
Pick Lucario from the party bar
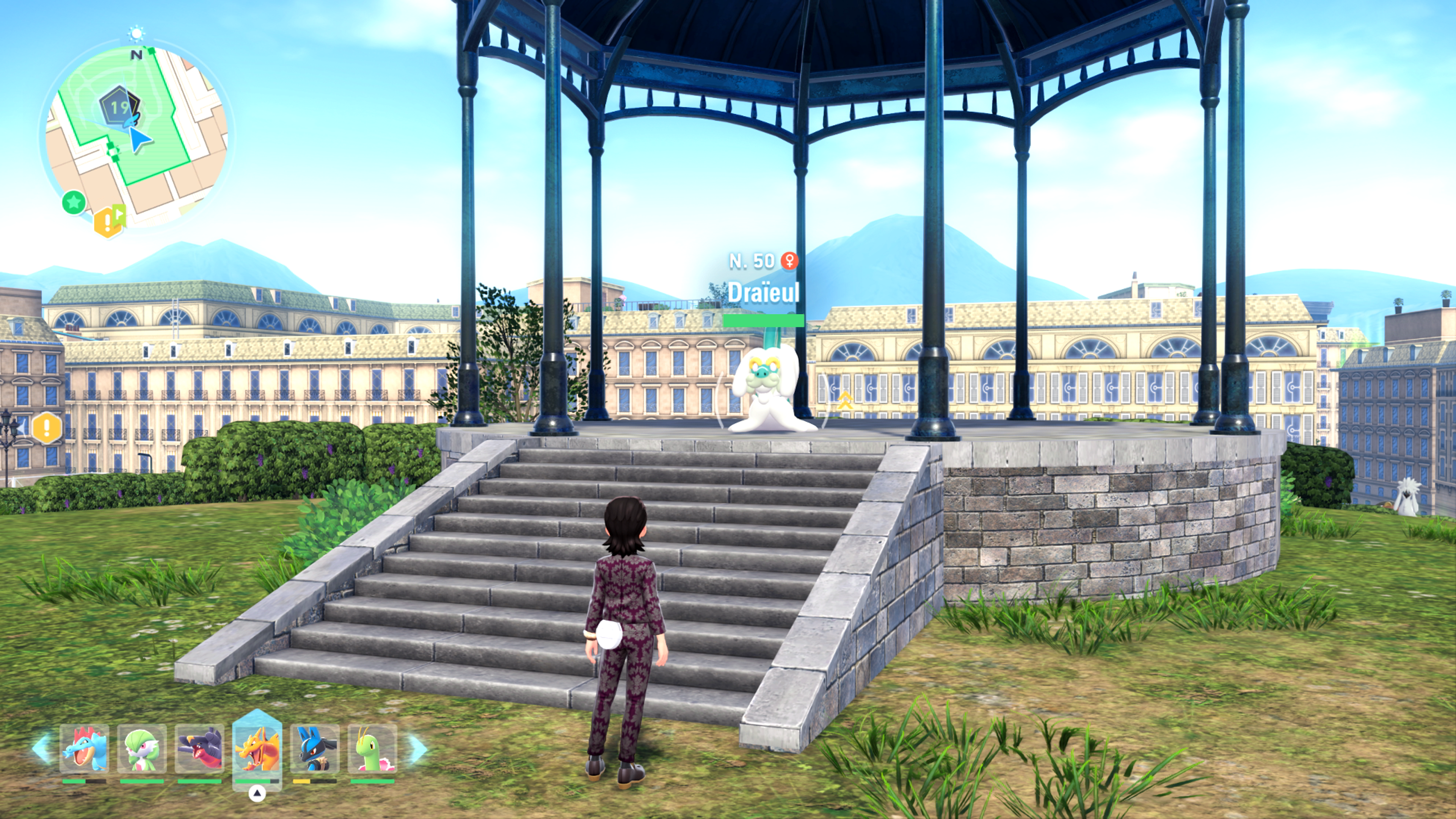click(x=315, y=749)
